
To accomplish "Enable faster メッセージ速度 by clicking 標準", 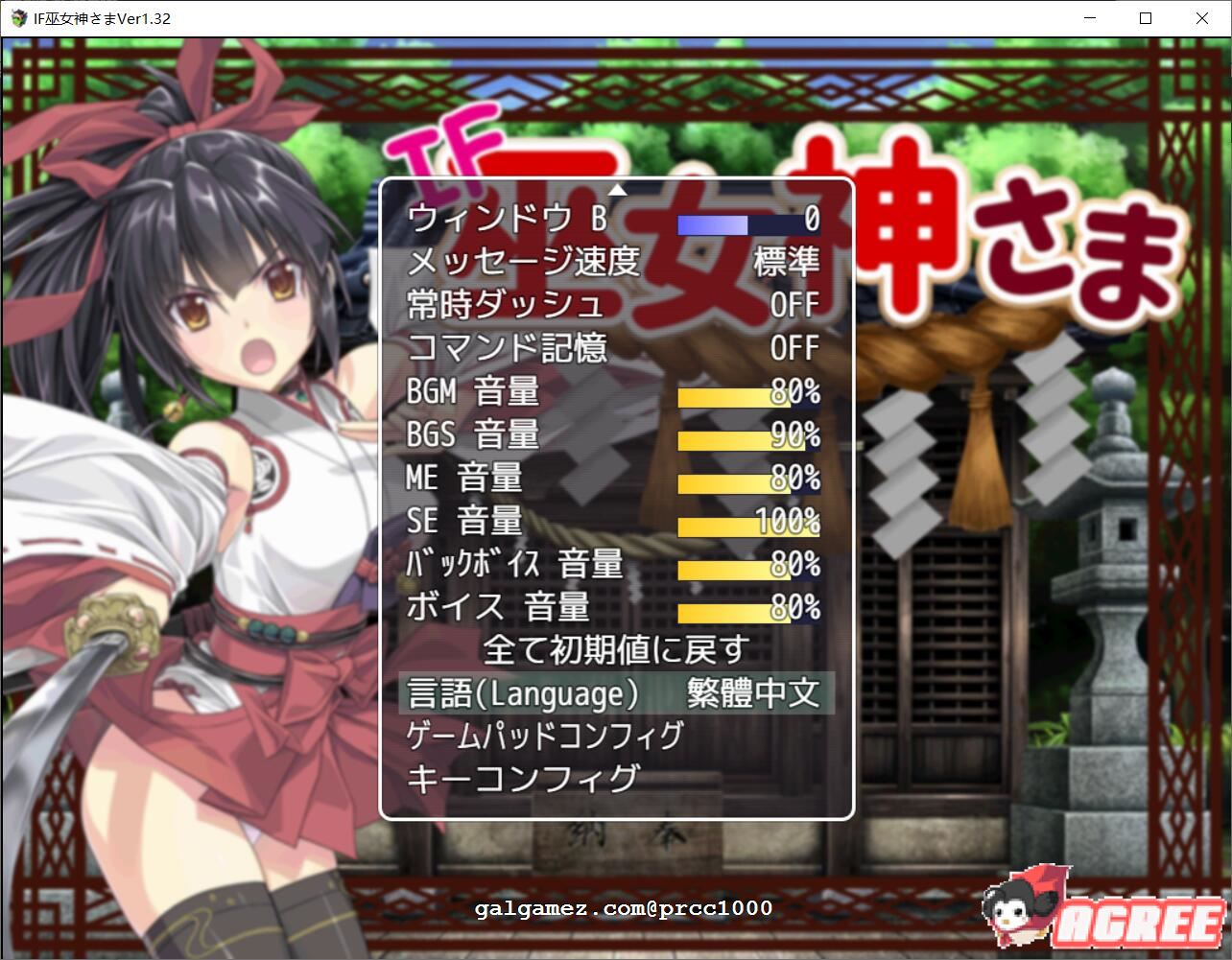I will pos(785,261).
